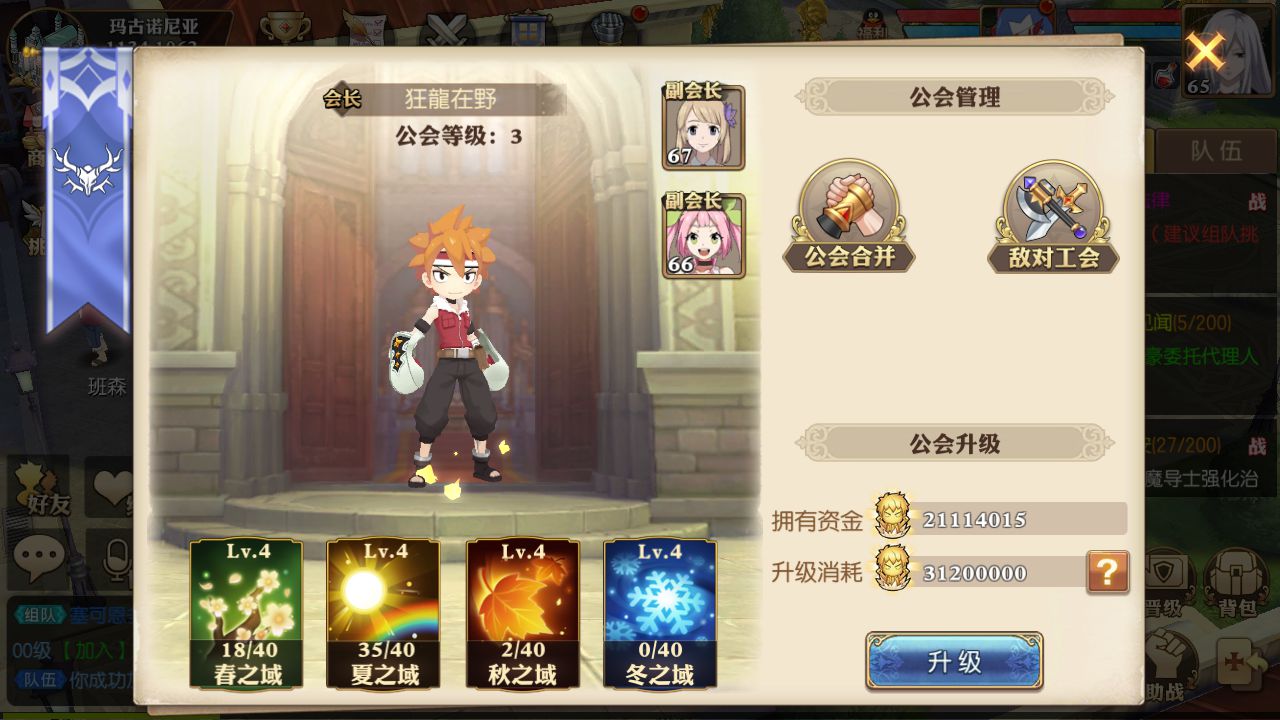
Task: Open the chat bubble speech icon
Action: pyautogui.click(x=40, y=554)
